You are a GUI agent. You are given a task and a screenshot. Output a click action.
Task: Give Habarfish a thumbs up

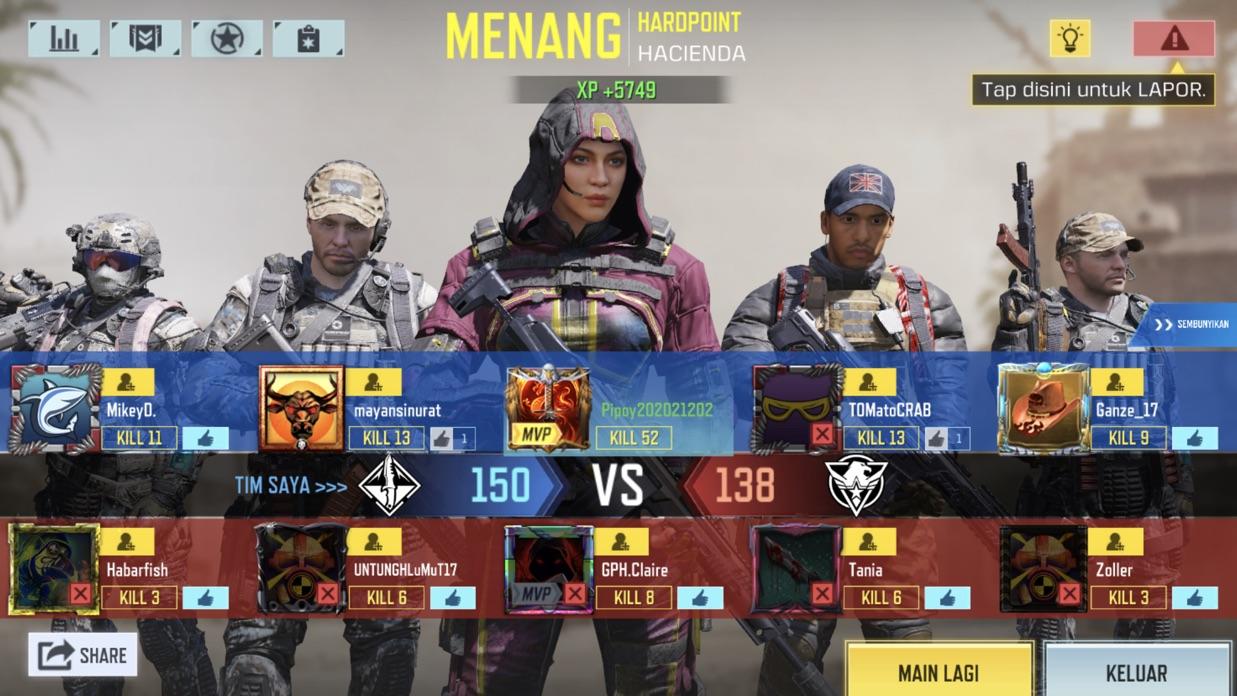pos(205,598)
